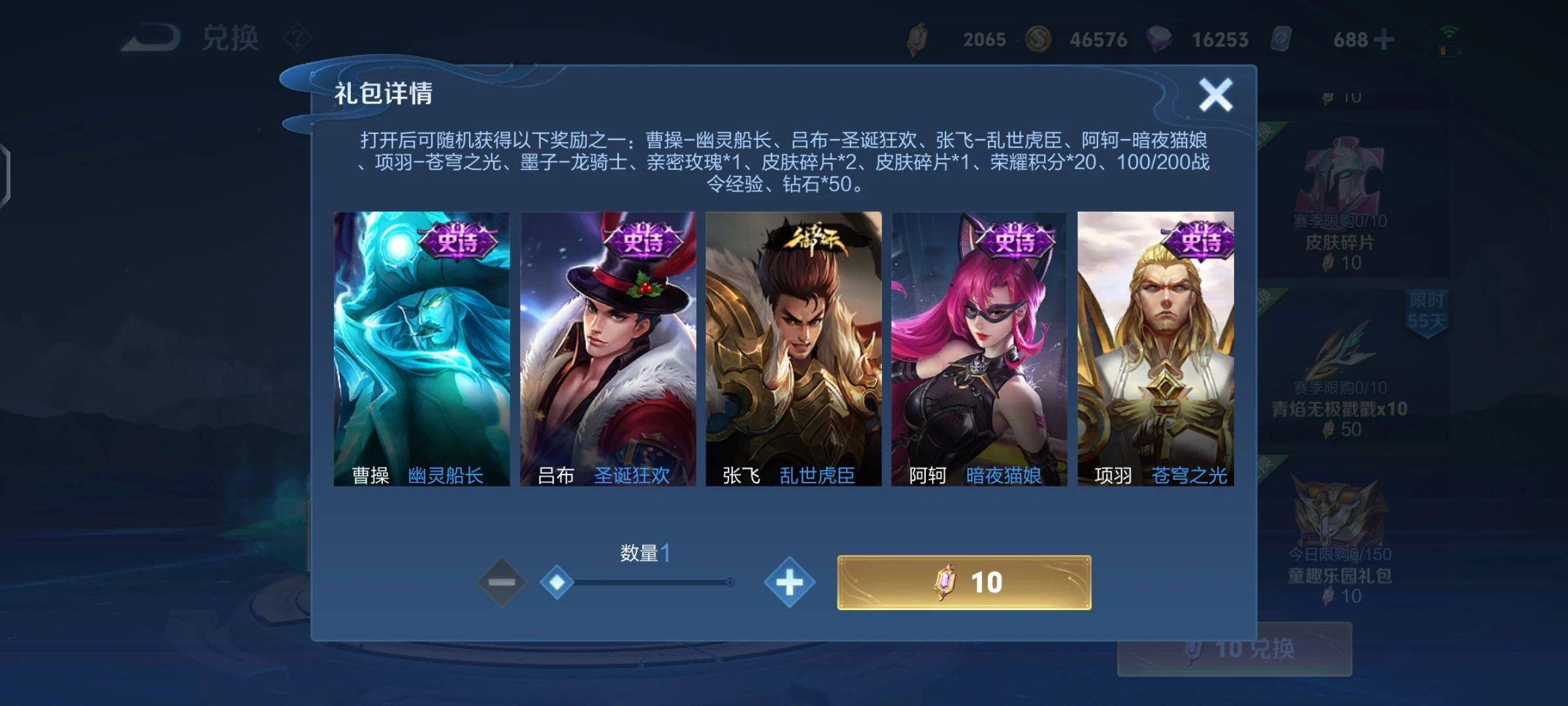Confirm purchase with the gold 10 button
The width and height of the screenshot is (1568, 706).
pyautogui.click(x=964, y=582)
